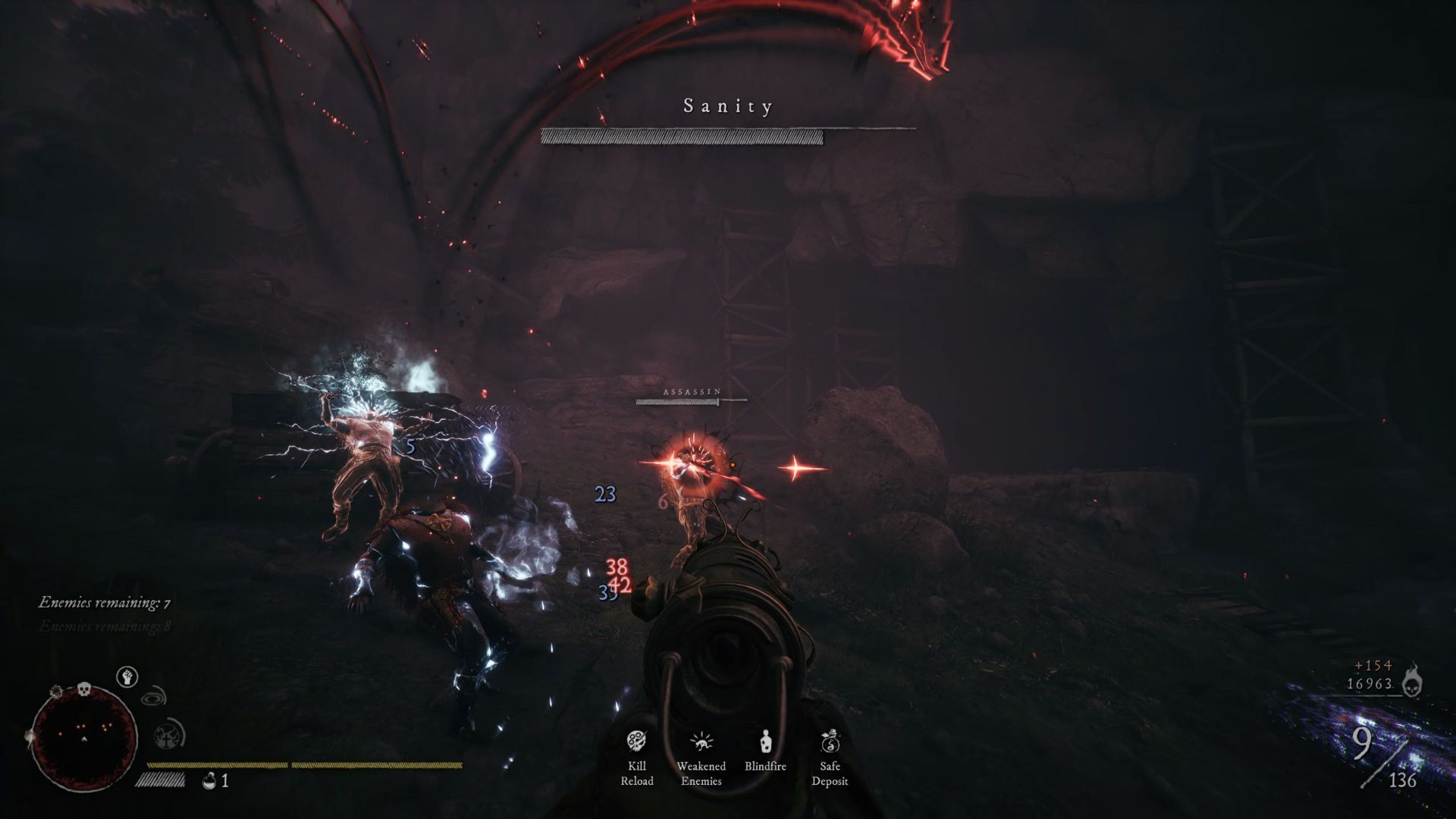The image size is (1456, 819).
Task: Click the flaming skull currency icon
Action: coord(1410,680)
